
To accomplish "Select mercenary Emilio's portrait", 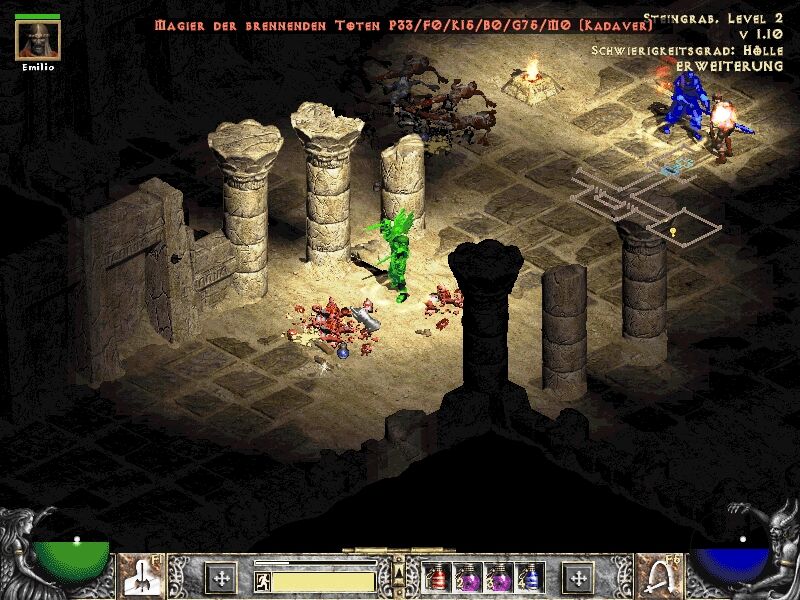I will tap(38, 39).
